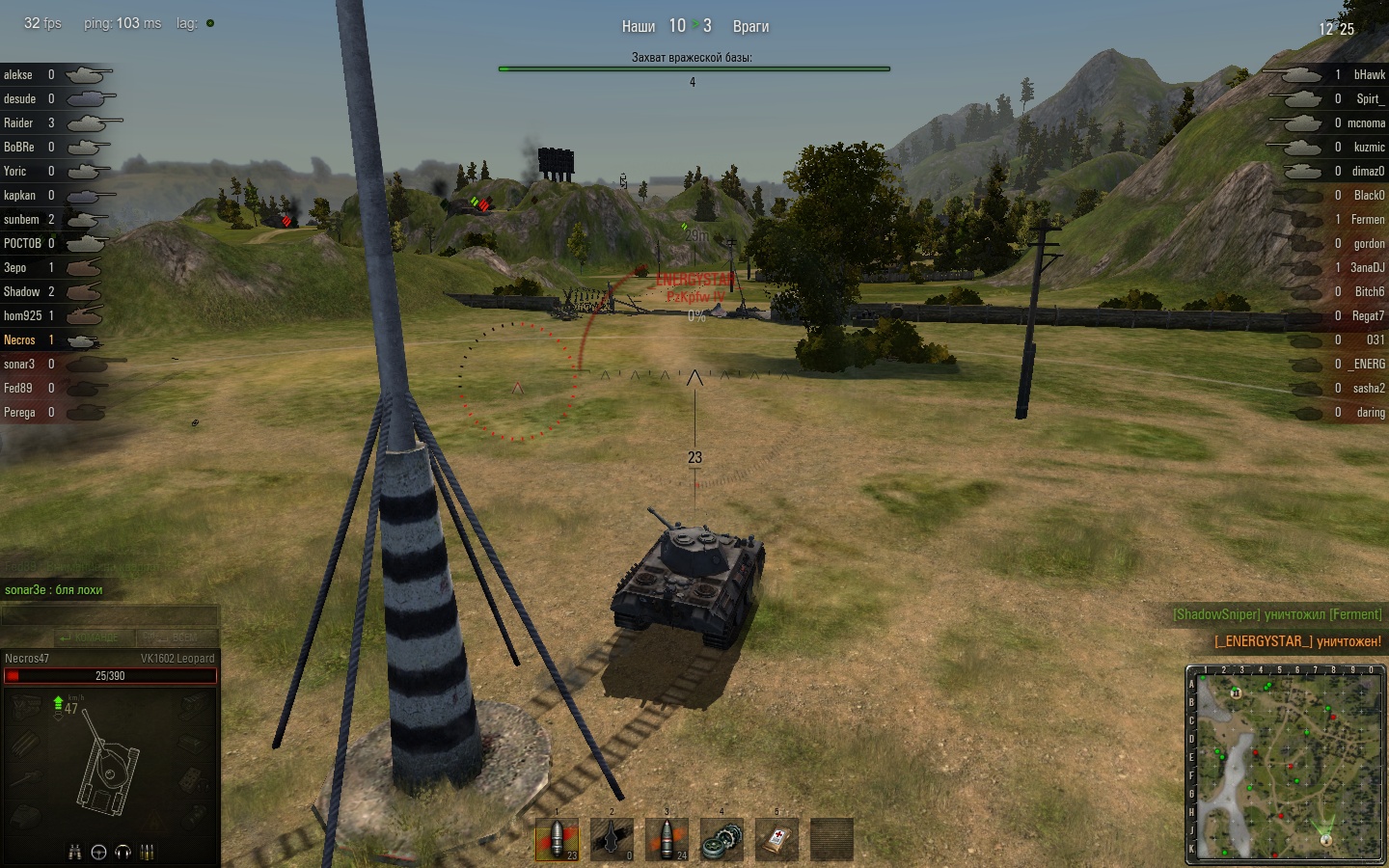Click the chat message input field
This screenshot has height=868, width=1389.
pyautogui.click(x=109, y=616)
